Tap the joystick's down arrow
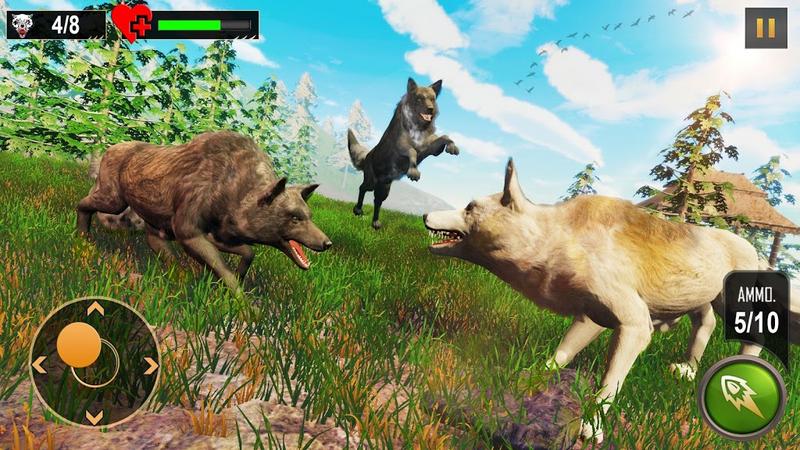The image size is (800, 450). coord(95,417)
